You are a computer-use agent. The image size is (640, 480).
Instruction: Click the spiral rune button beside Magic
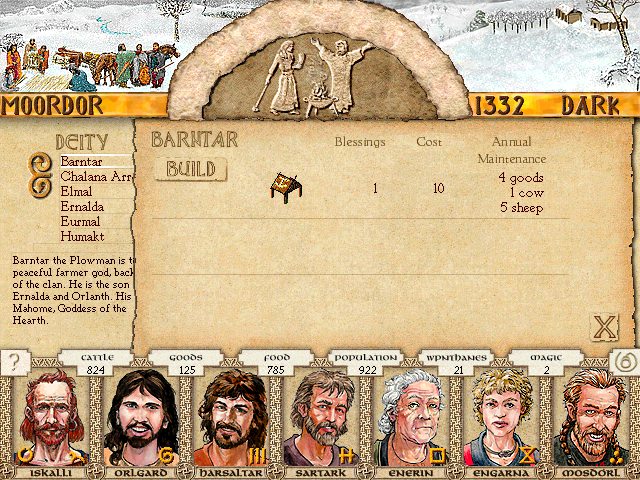(621, 364)
